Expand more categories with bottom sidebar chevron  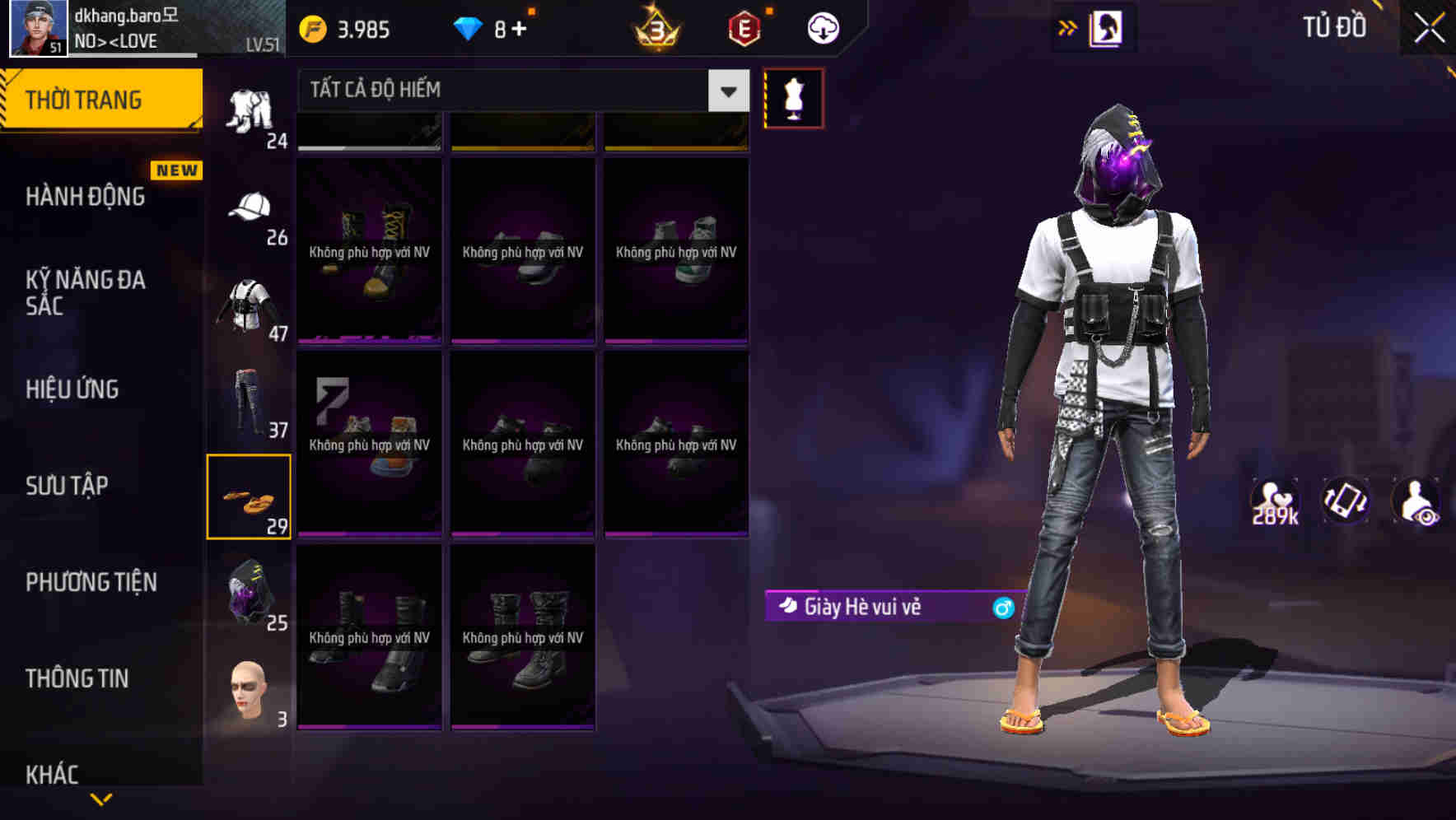101,800
